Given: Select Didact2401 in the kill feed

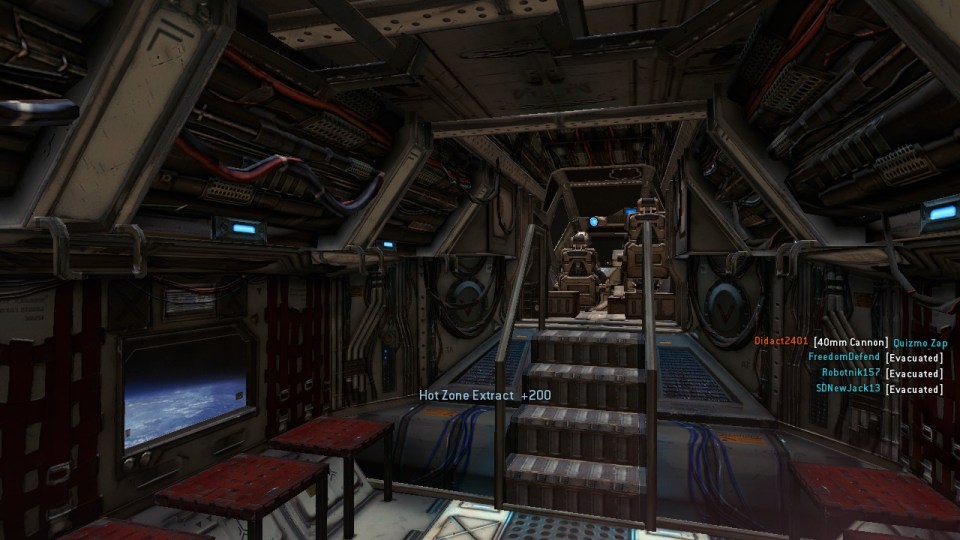Looking at the screenshot, I should pos(781,342).
